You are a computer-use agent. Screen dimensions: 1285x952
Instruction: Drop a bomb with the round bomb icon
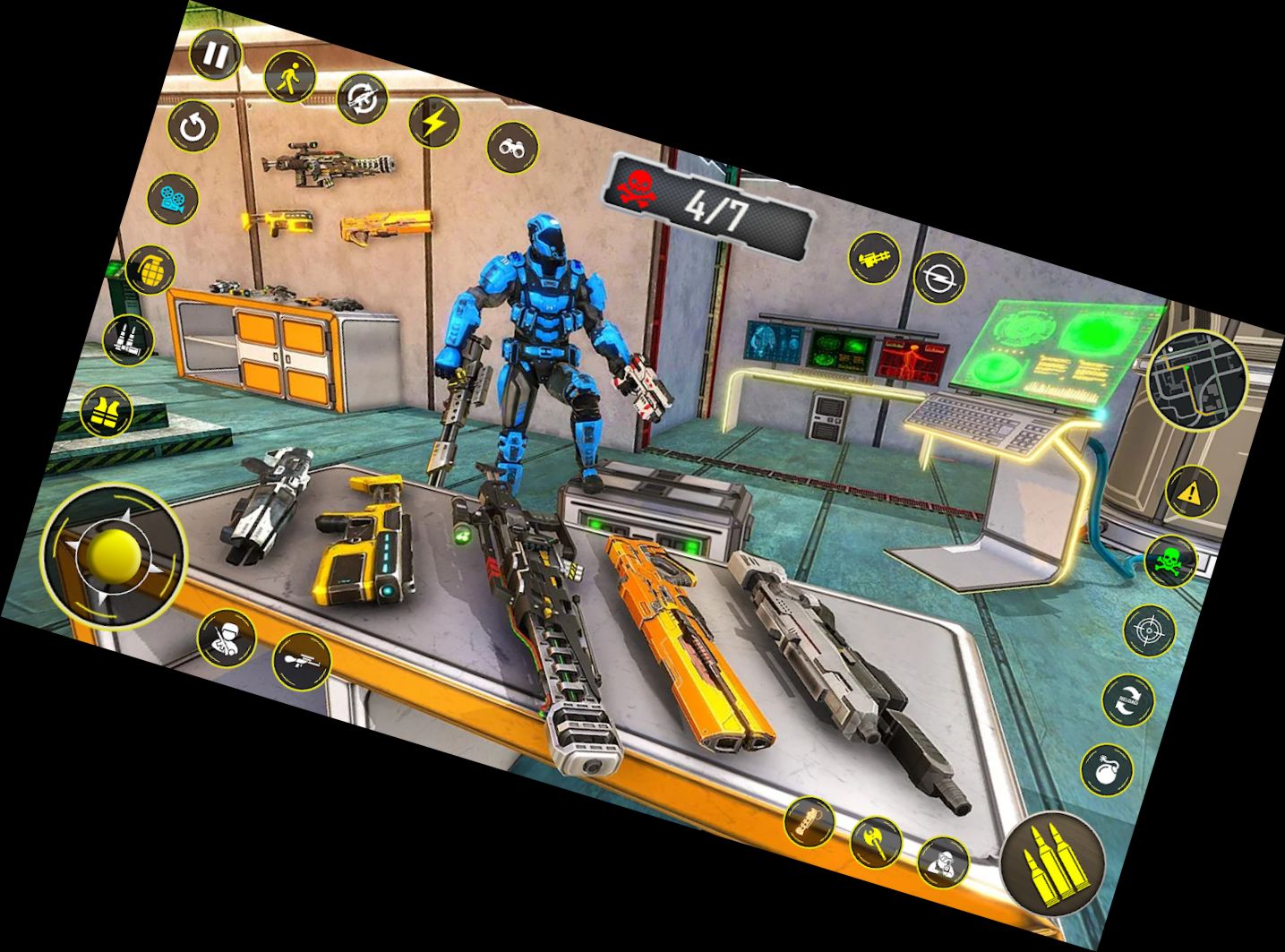click(1107, 769)
